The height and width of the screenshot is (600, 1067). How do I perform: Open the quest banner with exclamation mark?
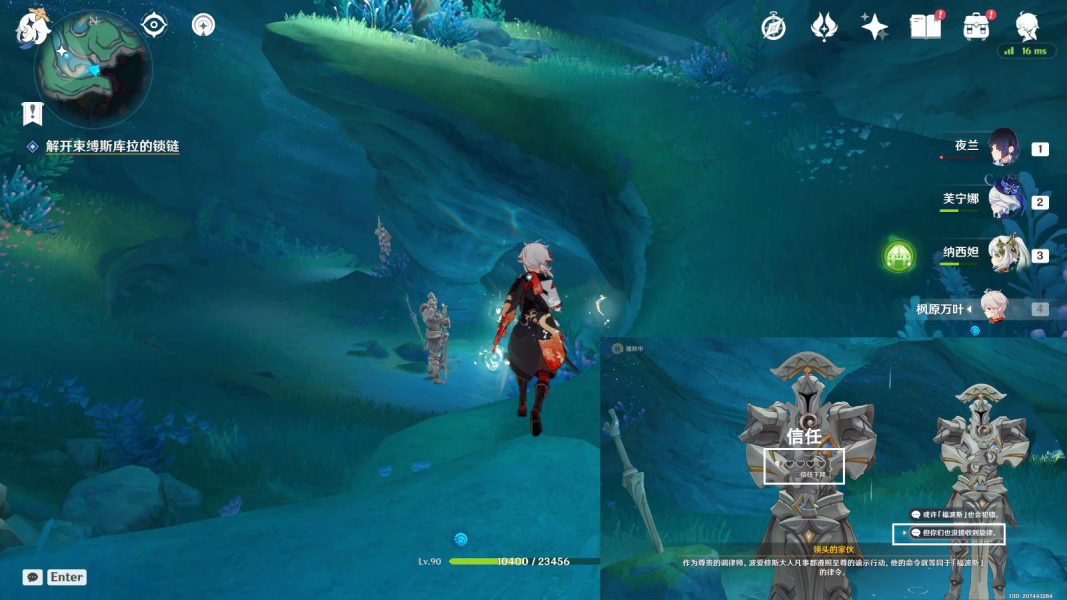33,113
